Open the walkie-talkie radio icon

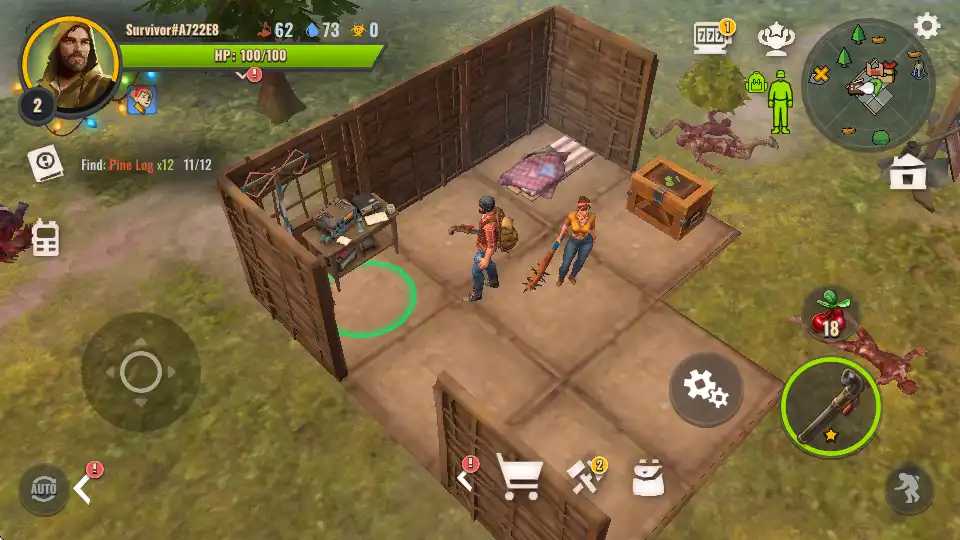pyautogui.click(x=45, y=239)
